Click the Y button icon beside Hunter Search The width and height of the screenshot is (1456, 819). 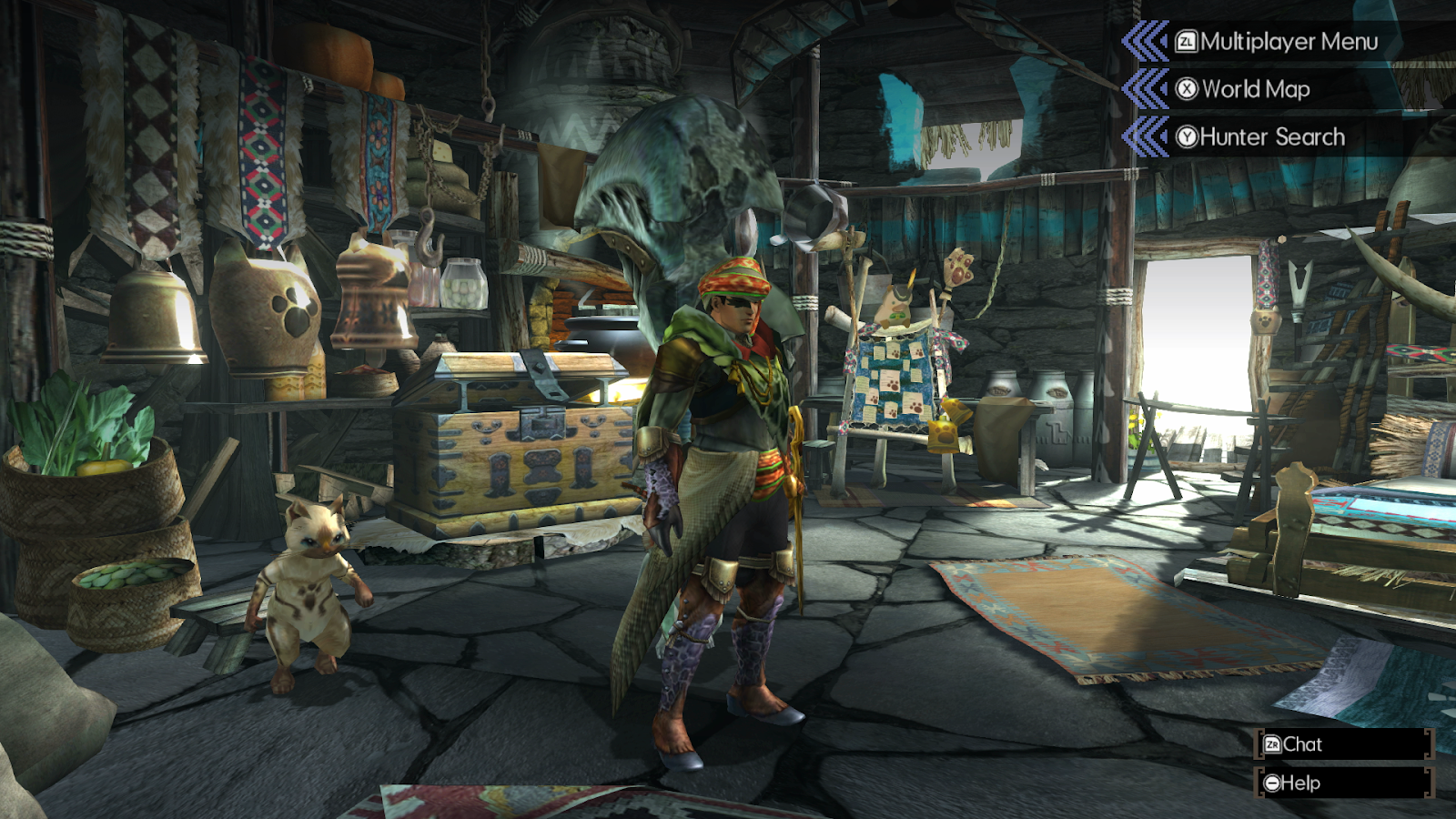tap(1188, 136)
